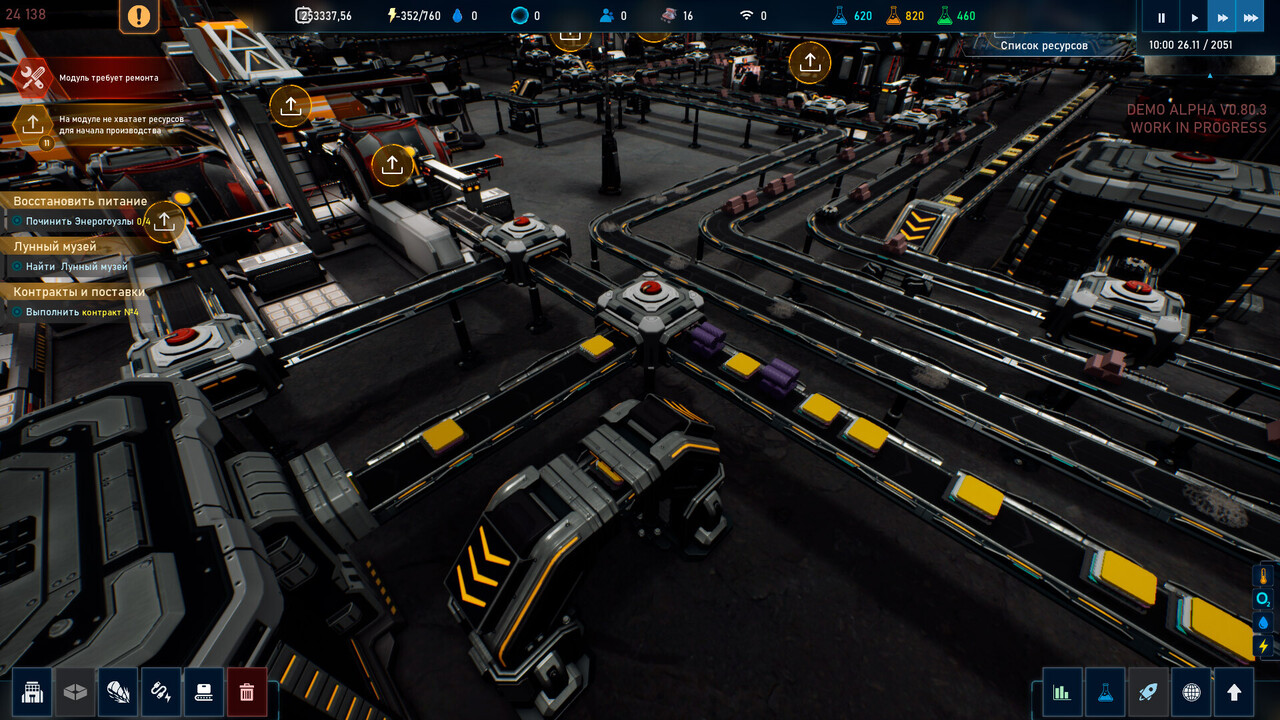Open the statistics bar chart panel
Screen dimensions: 1280x720
(1062, 692)
